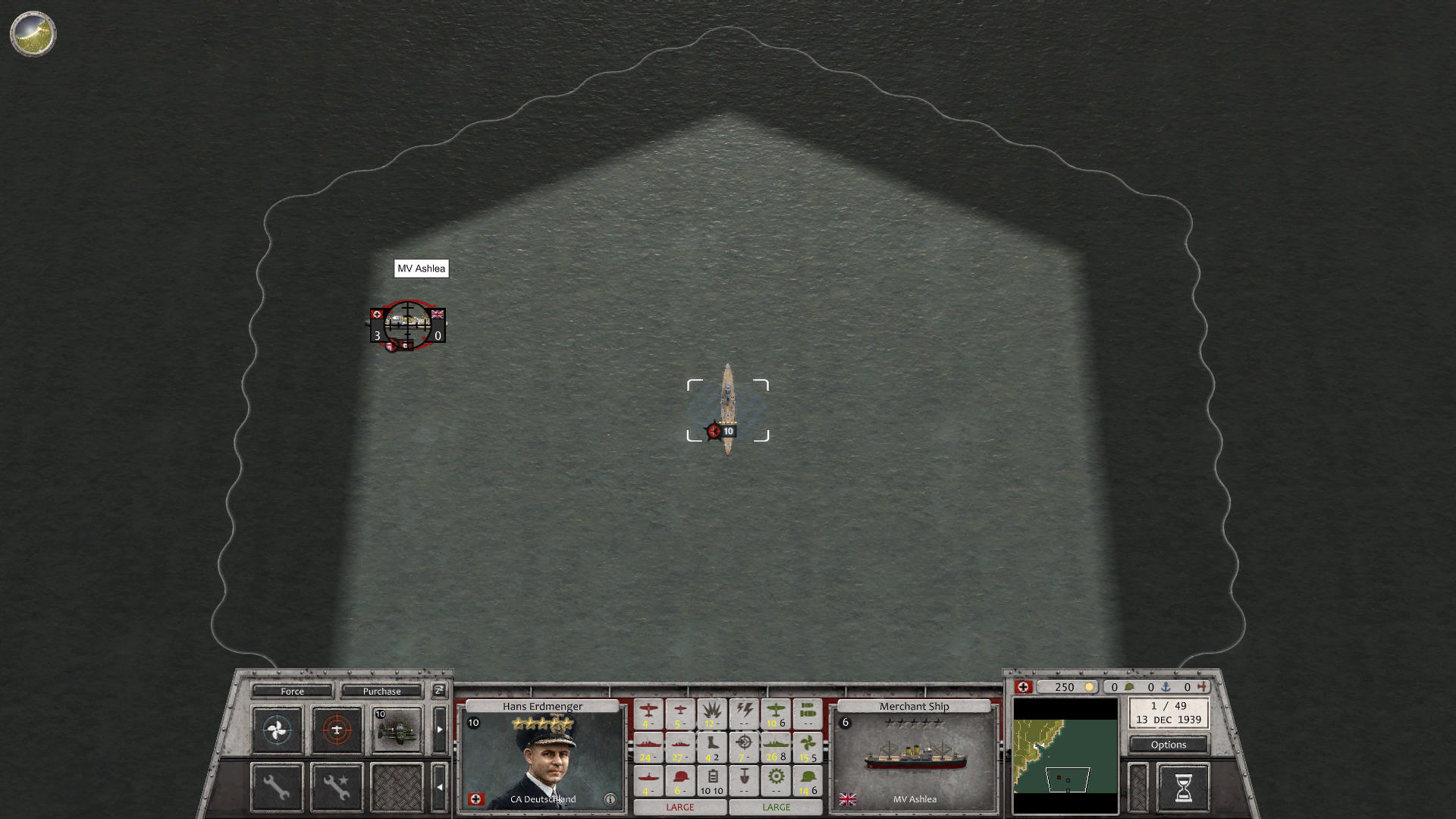Screen dimensions: 1456x819
Task: Switch to the Force tab
Action: pos(293,692)
